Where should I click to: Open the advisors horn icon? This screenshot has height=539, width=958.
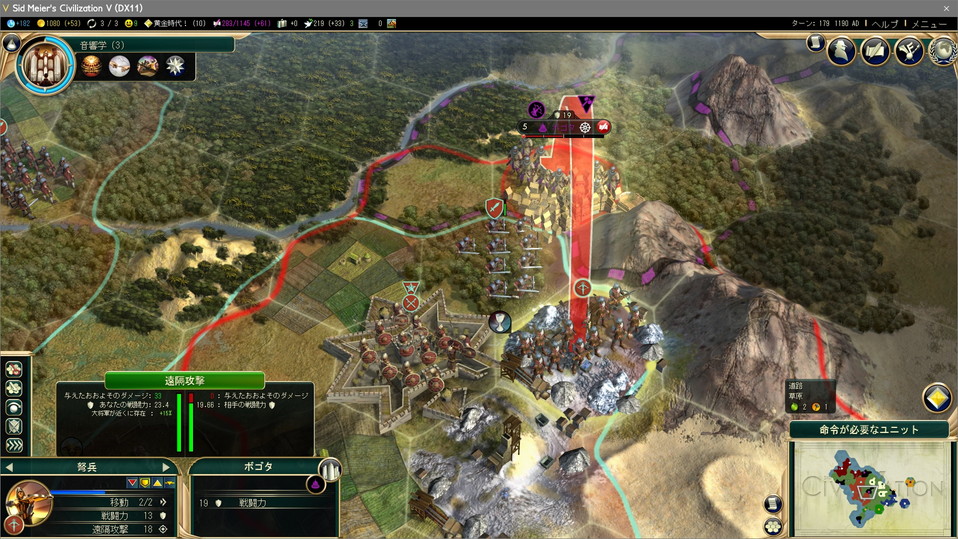pyautogui.click(x=909, y=50)
